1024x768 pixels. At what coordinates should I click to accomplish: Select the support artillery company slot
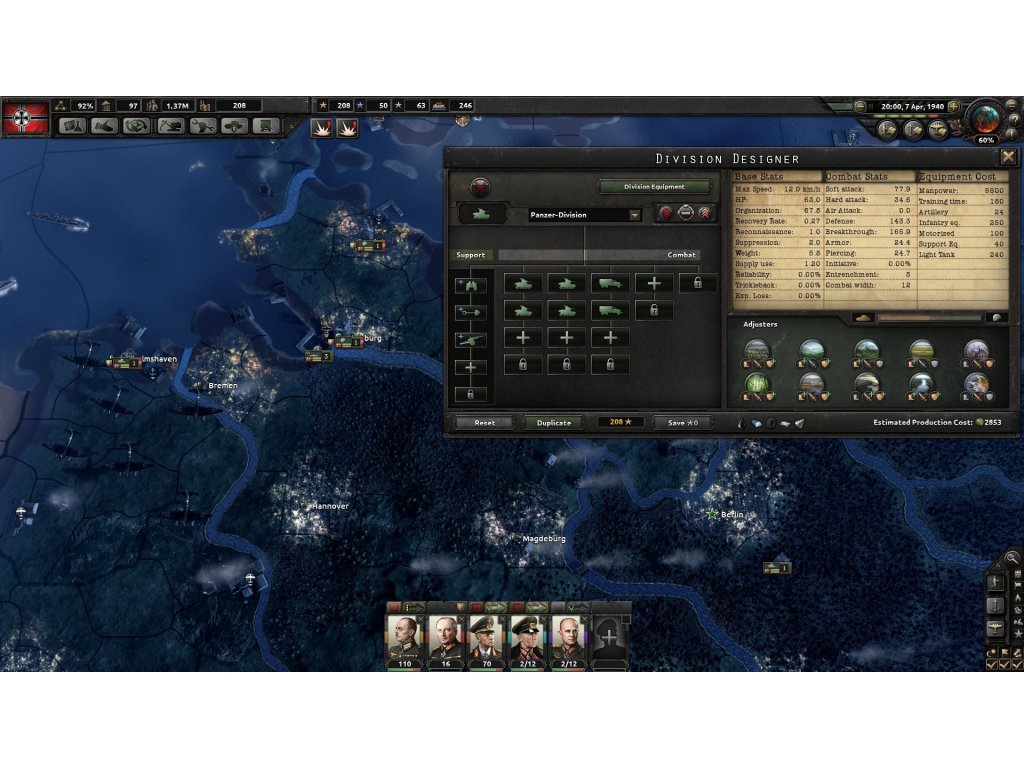click(x=471, y=340)
